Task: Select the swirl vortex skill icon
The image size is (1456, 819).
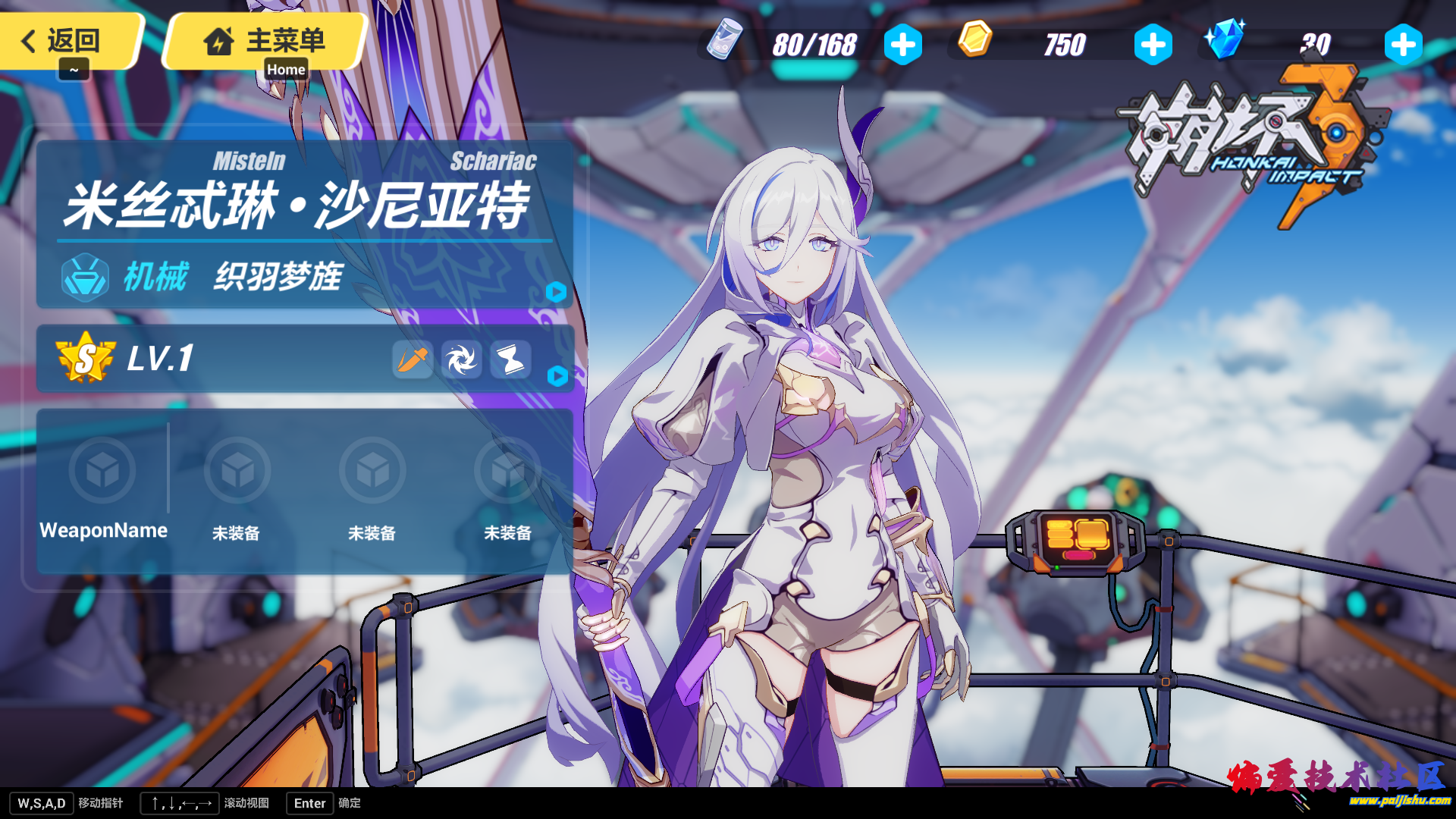Action: pyautogui.click(x=461, y=359)
